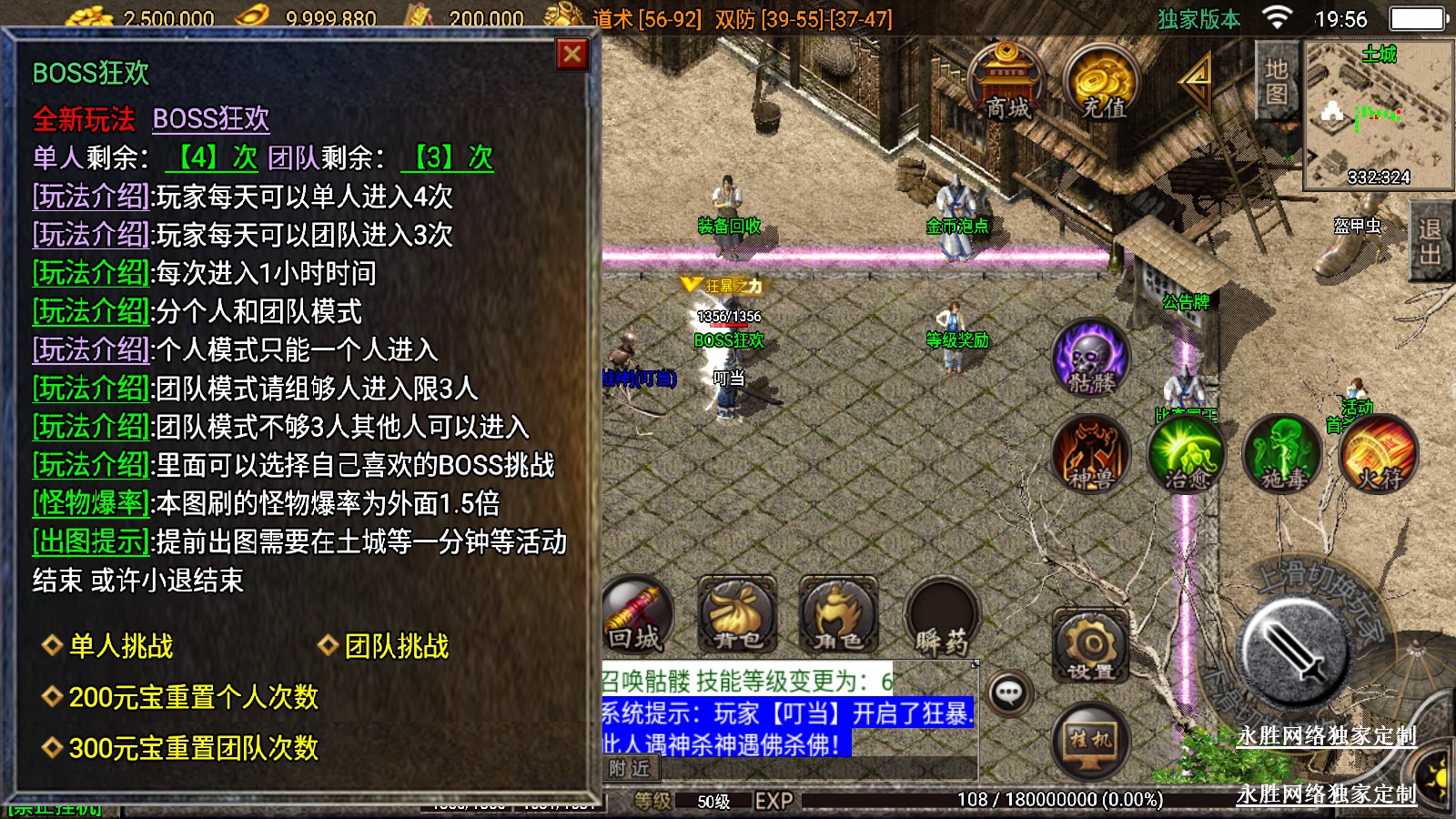Cast the 施毒 poison skill
The image size is (1456, 819).
click(x=1283, y=453)
